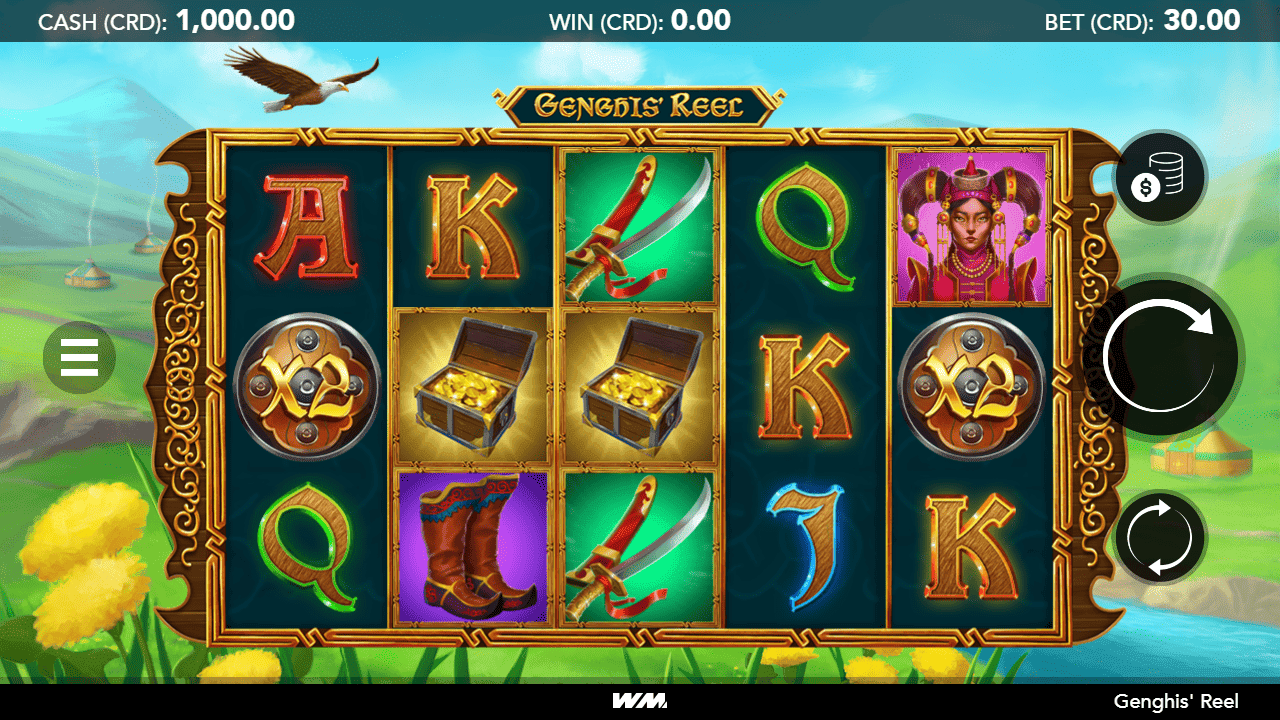Activate autoplay with the two-arrow loop button
This screenshot has width=1280, height=720.
1160,538
